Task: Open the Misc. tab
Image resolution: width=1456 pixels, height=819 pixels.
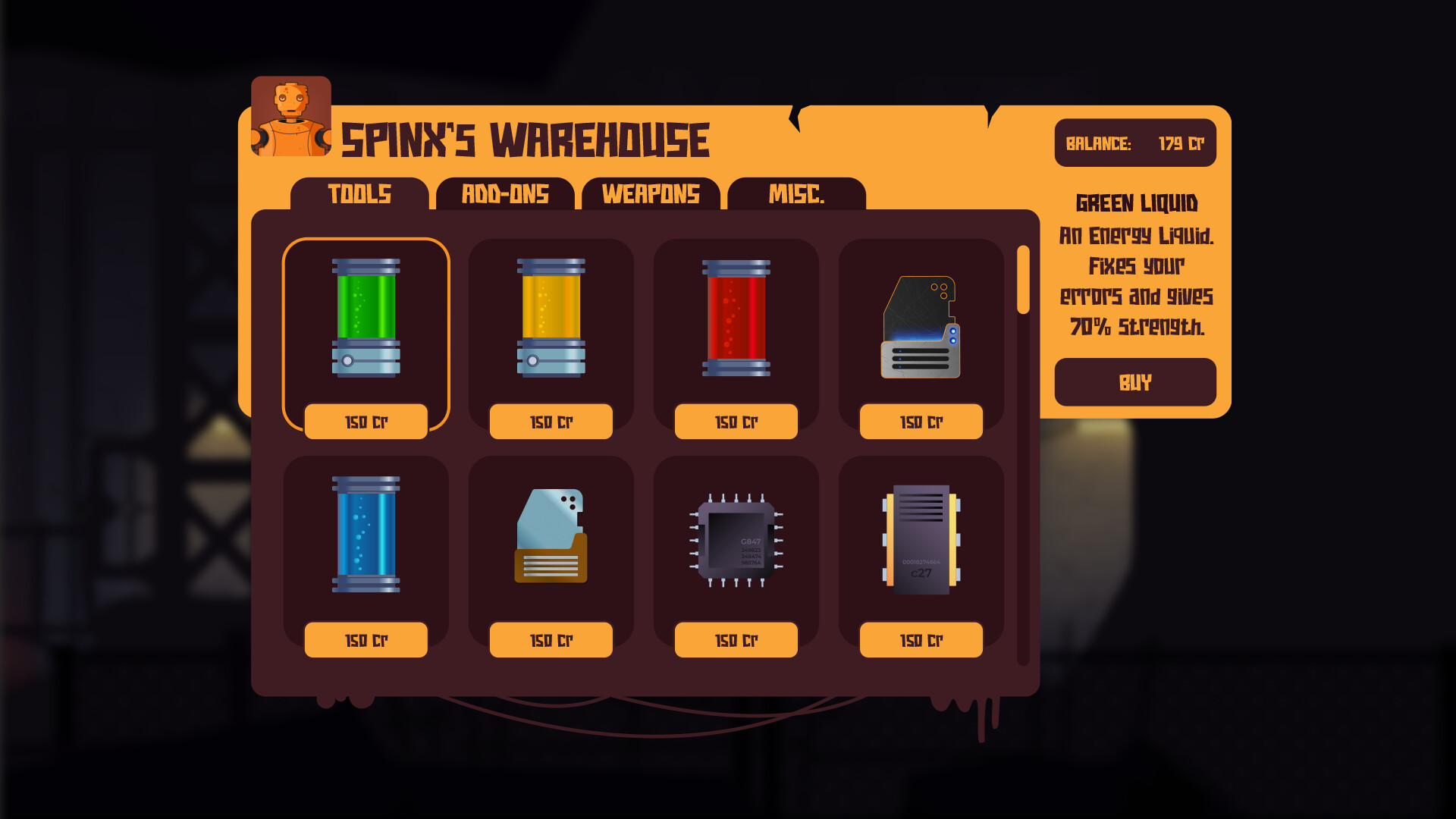Action: point(795,195)
